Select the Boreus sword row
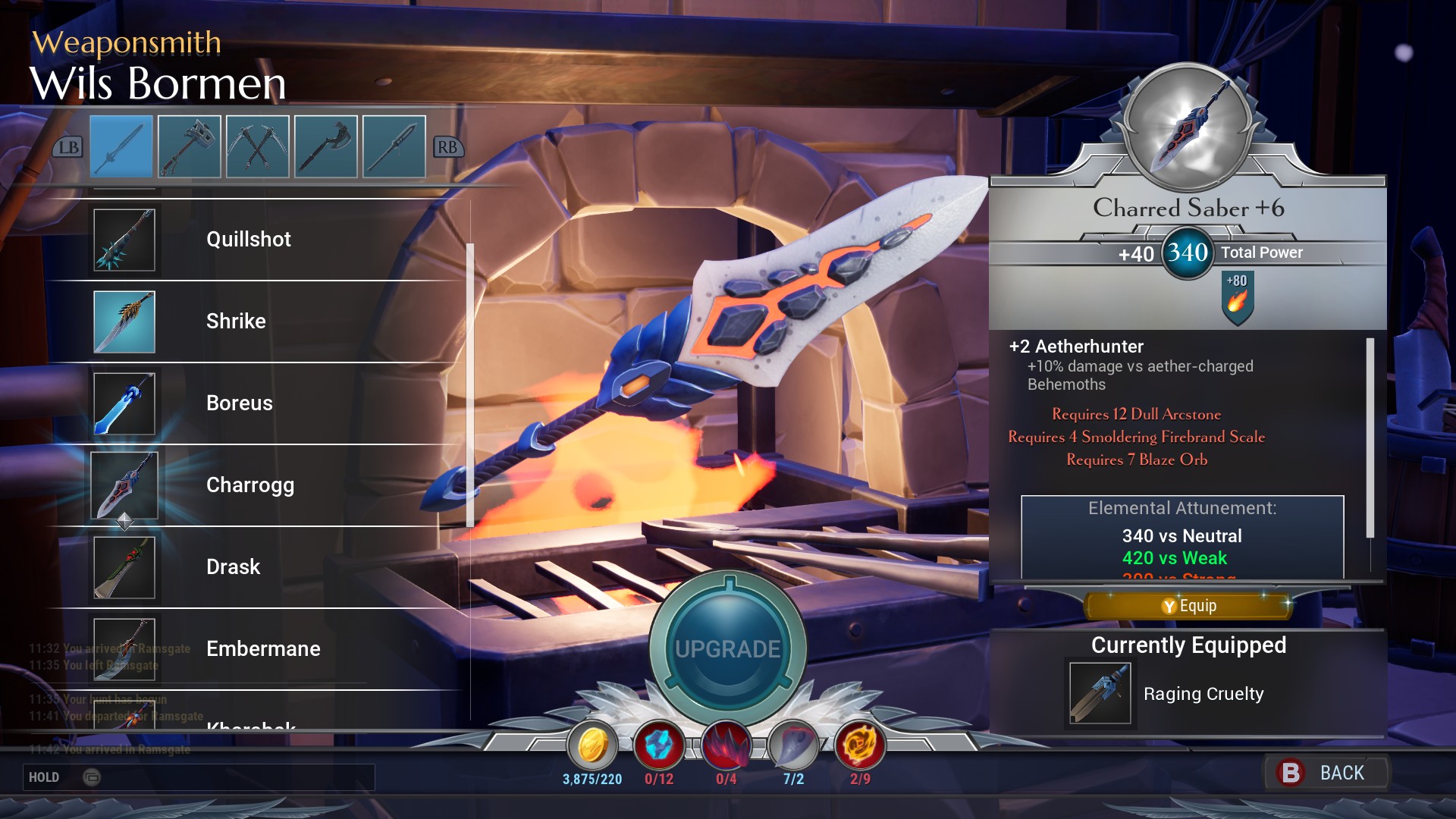 (x=240, y=403)
